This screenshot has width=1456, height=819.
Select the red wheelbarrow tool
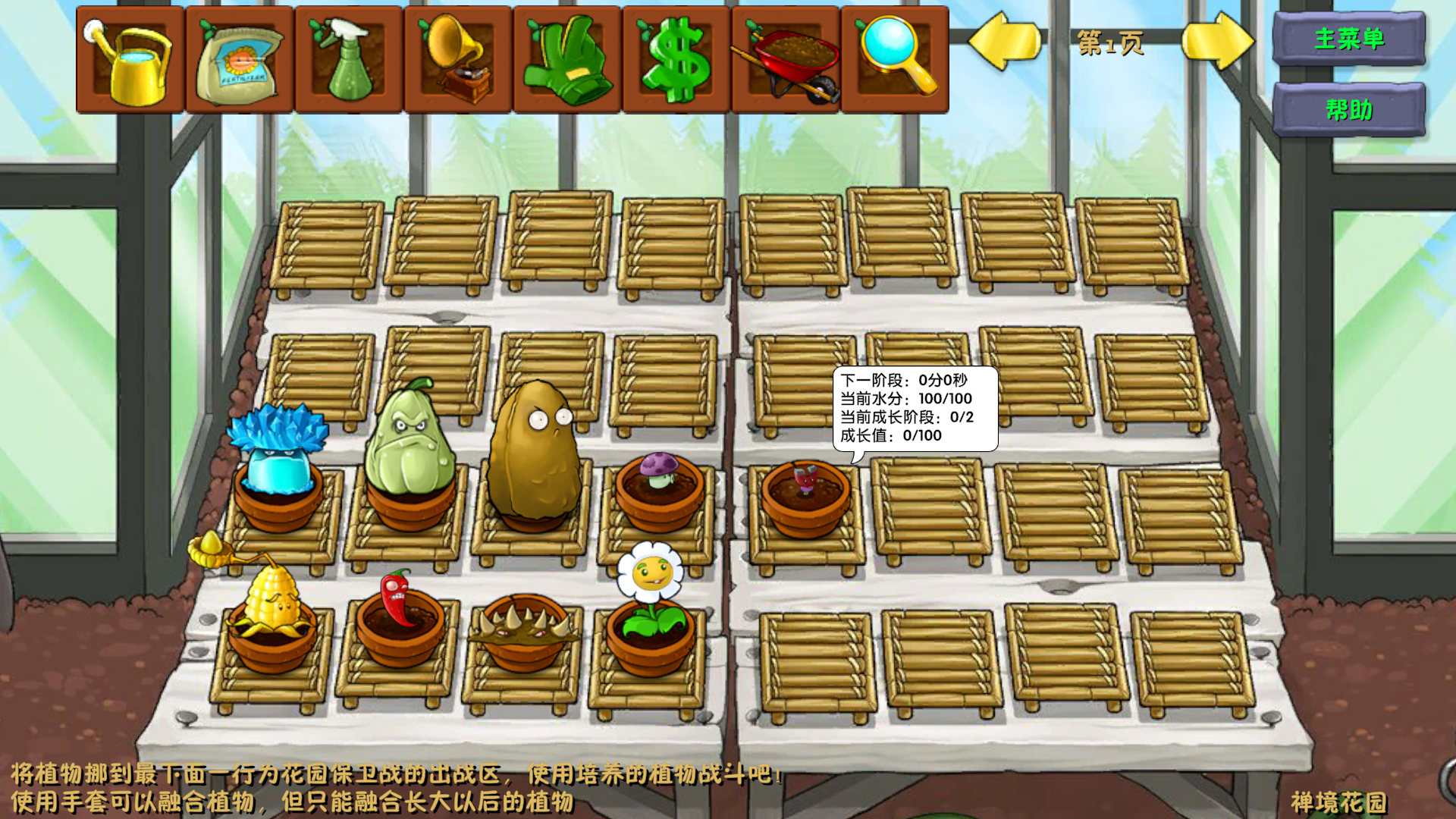click(786, 61)
